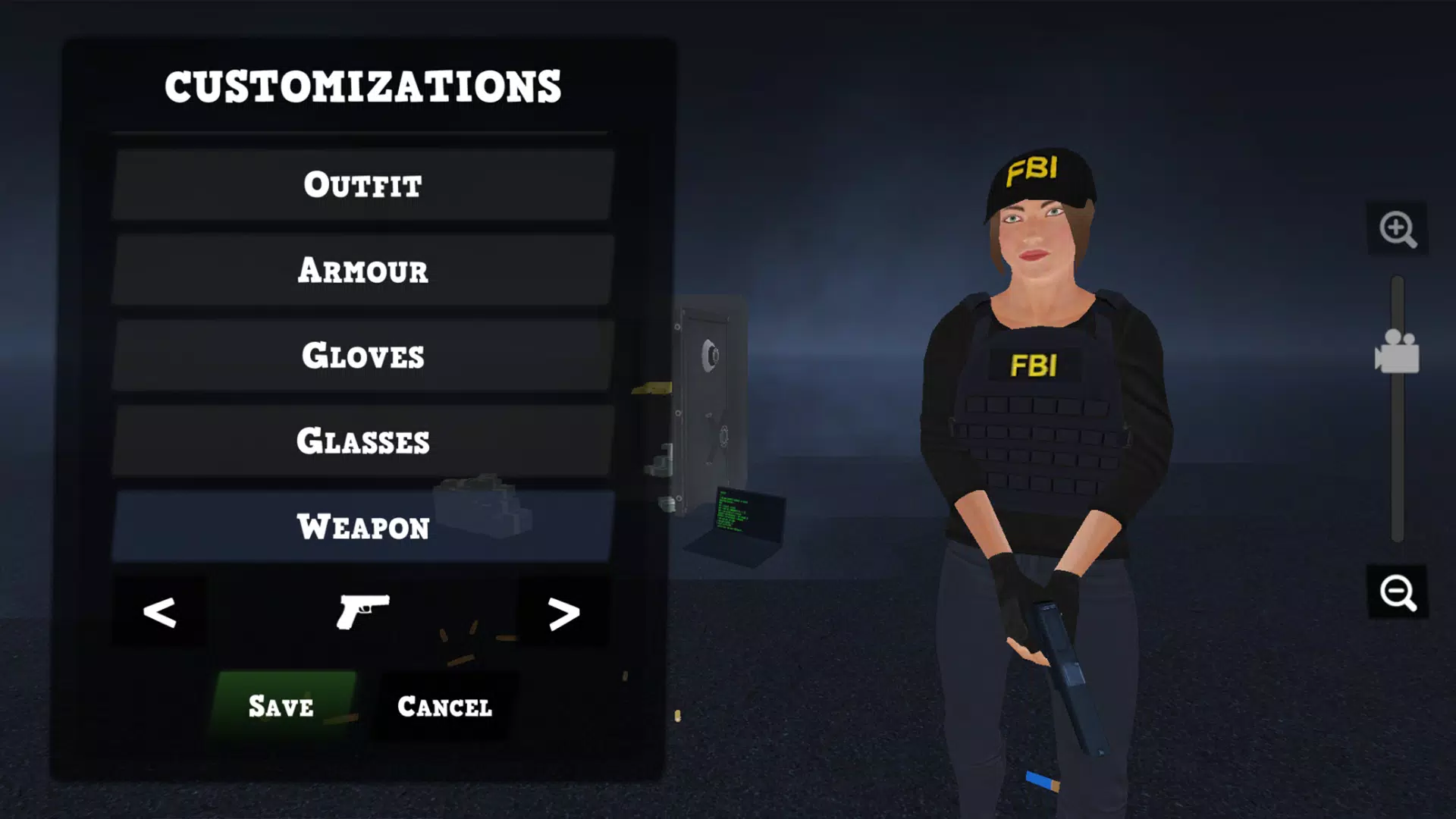Screen dimensions: 1456x819
Task: Save the character customization
Action: point(279,707)
